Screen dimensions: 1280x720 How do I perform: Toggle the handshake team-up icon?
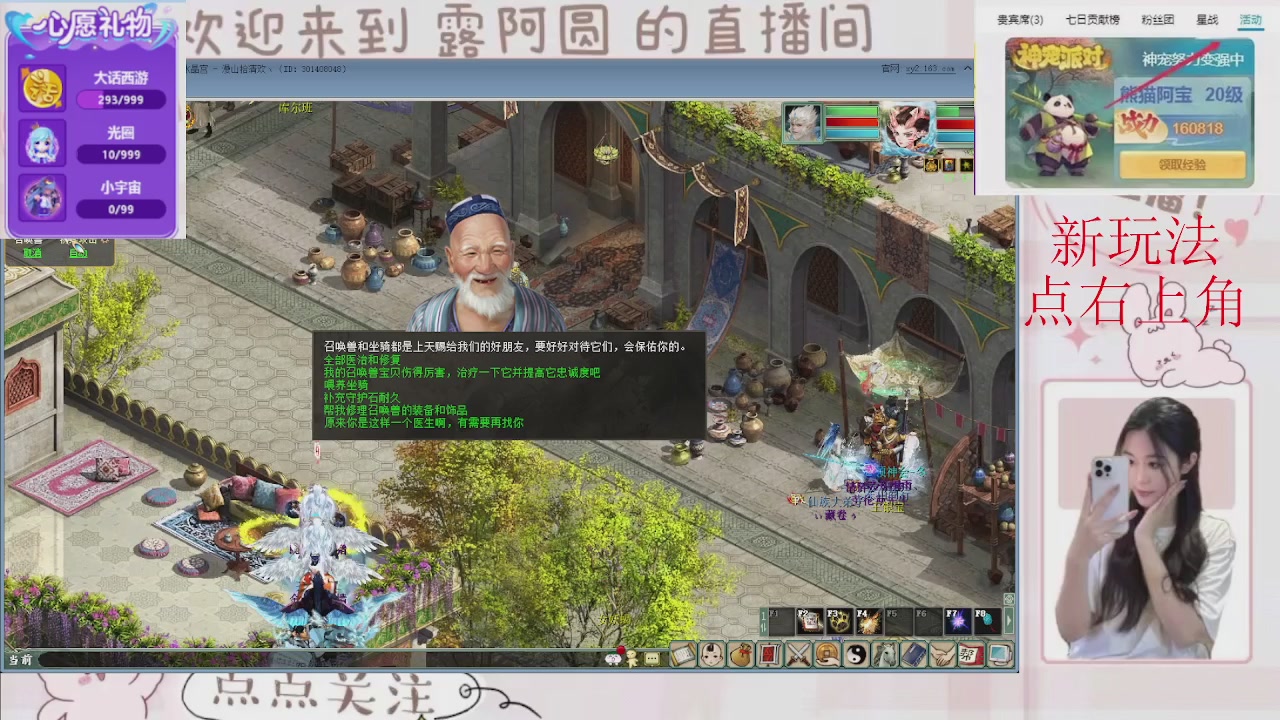(941, 655)
